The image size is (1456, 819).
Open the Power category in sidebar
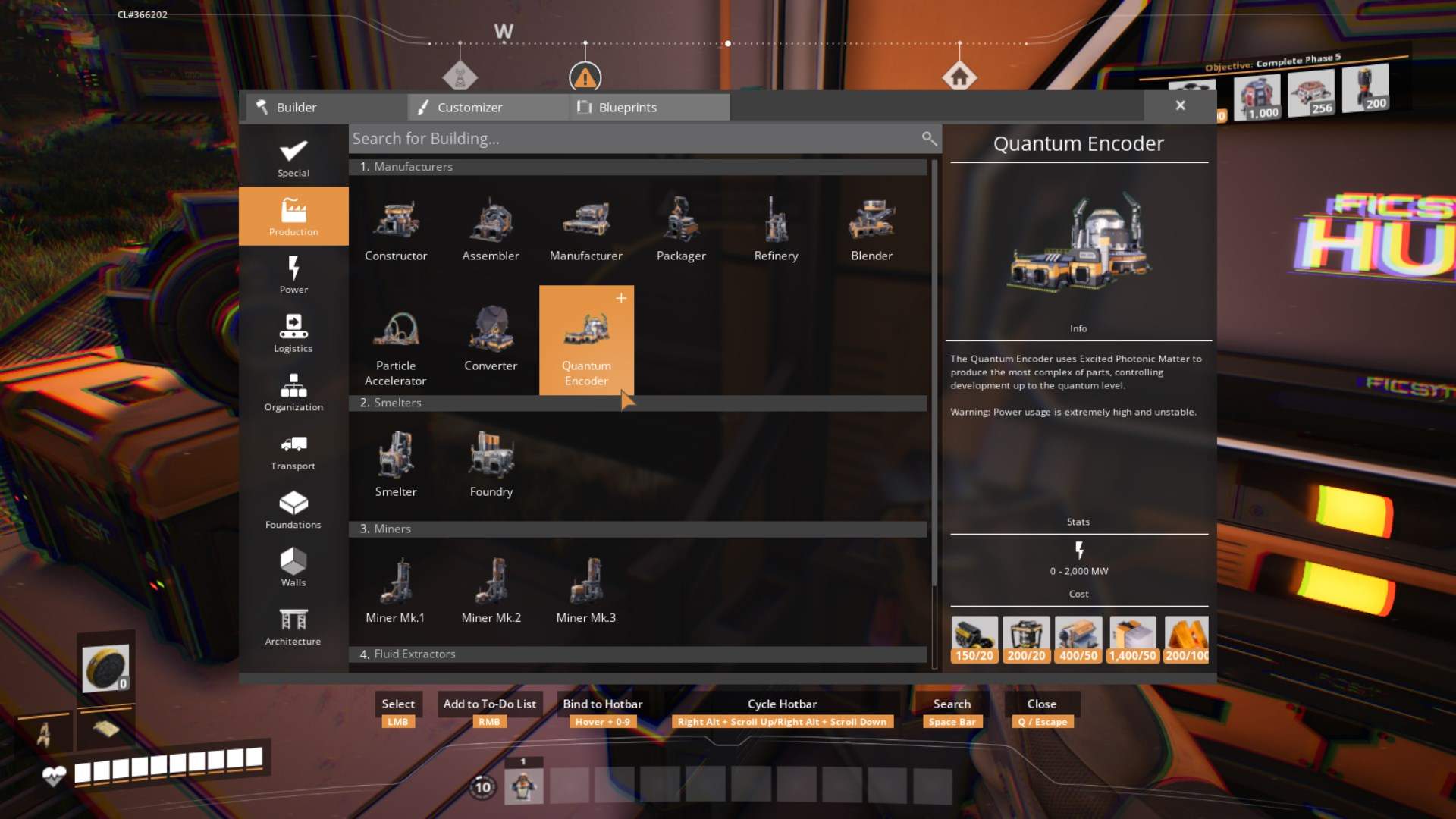pos(293,275)
